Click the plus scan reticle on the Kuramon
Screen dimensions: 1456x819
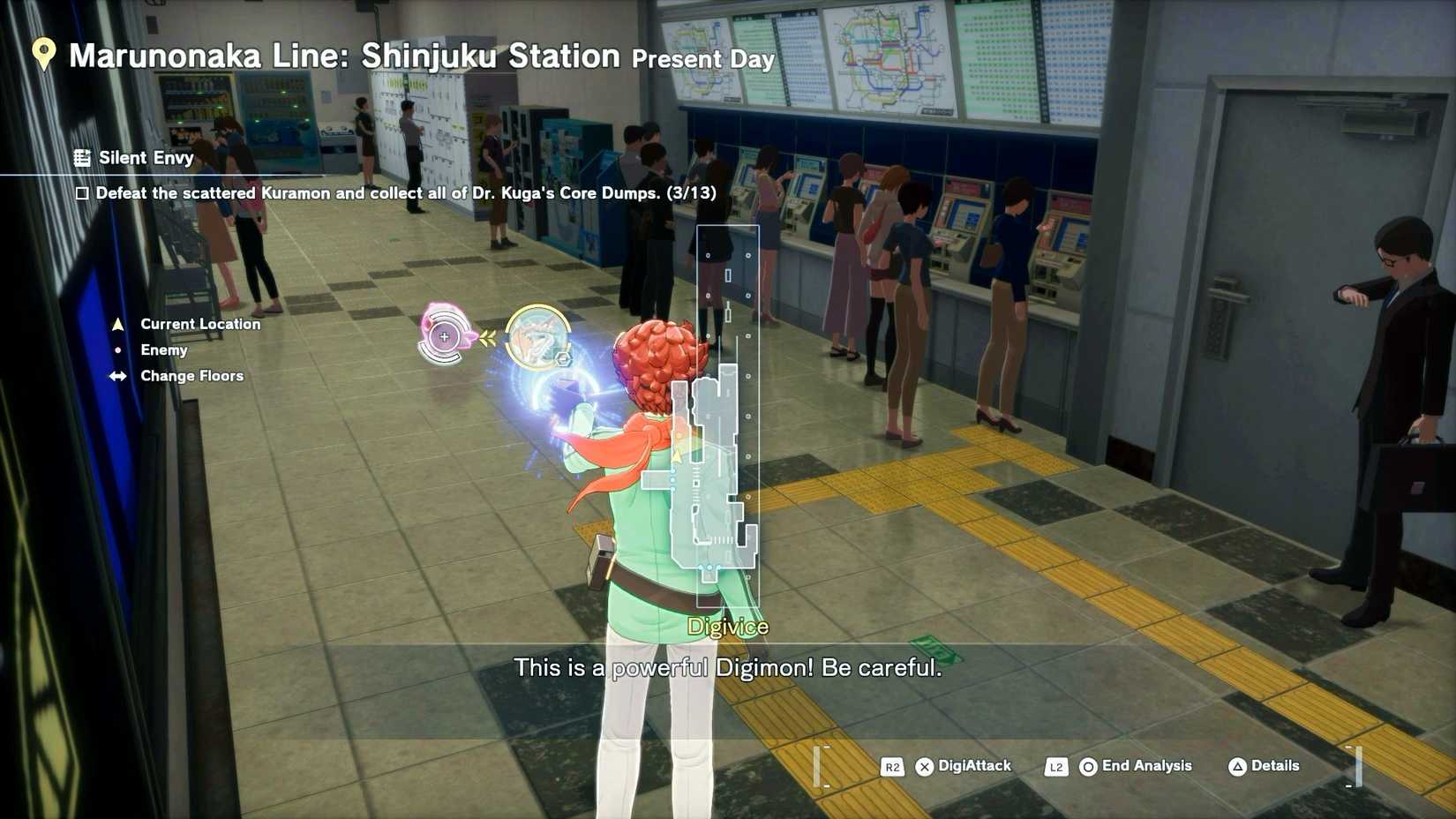[444, 337]
